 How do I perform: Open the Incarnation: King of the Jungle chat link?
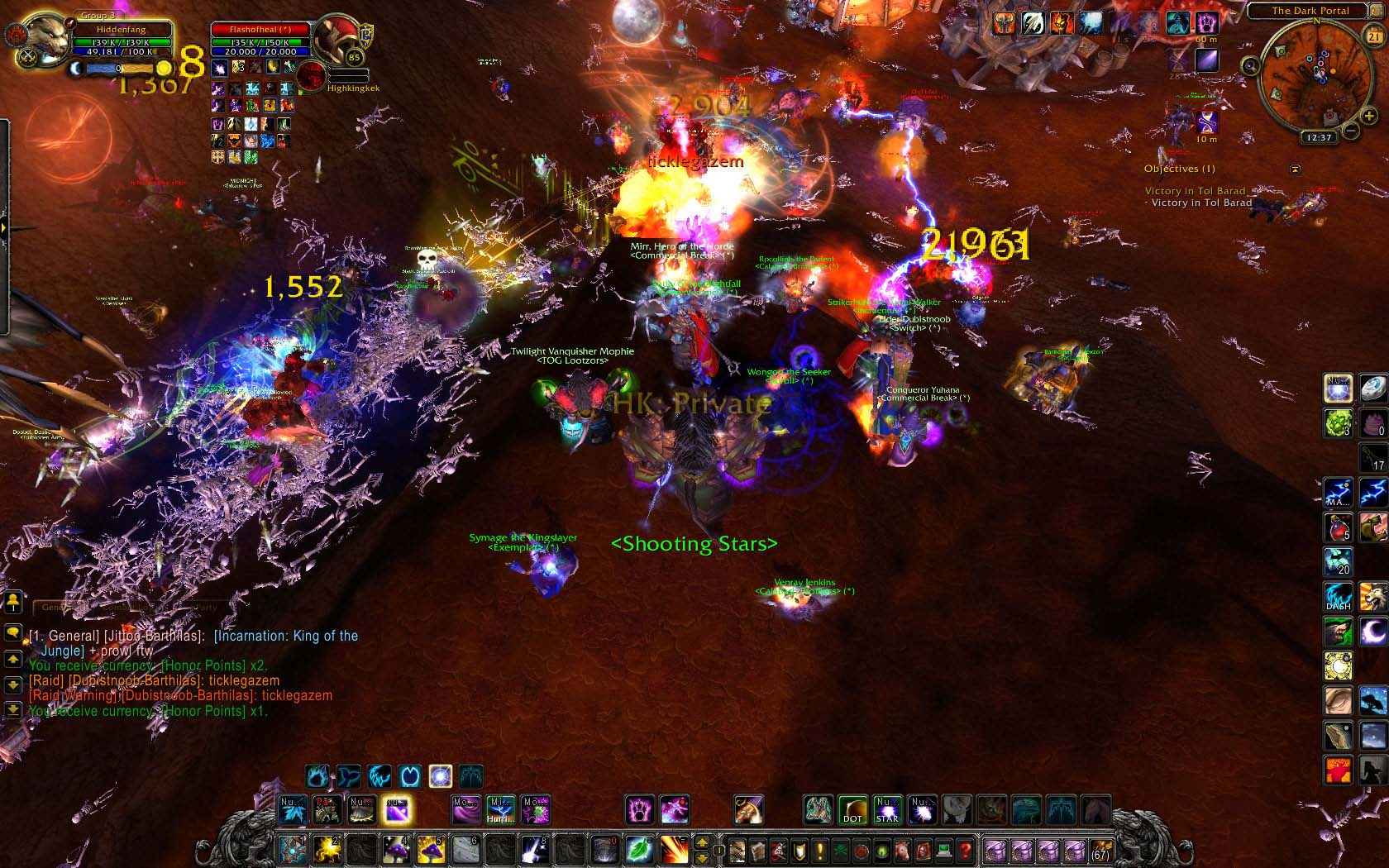point(286,637)
